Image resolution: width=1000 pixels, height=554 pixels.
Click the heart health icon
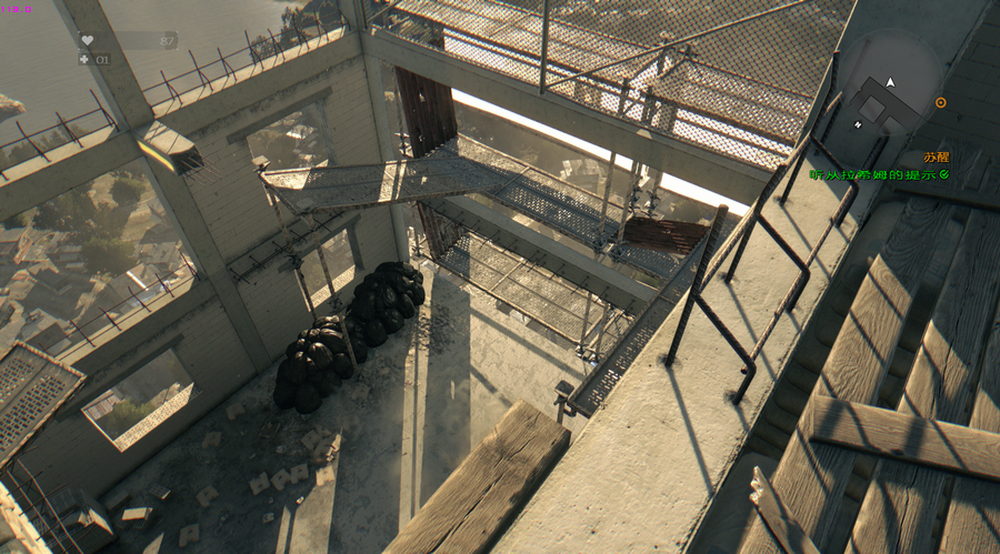[86, 40]
